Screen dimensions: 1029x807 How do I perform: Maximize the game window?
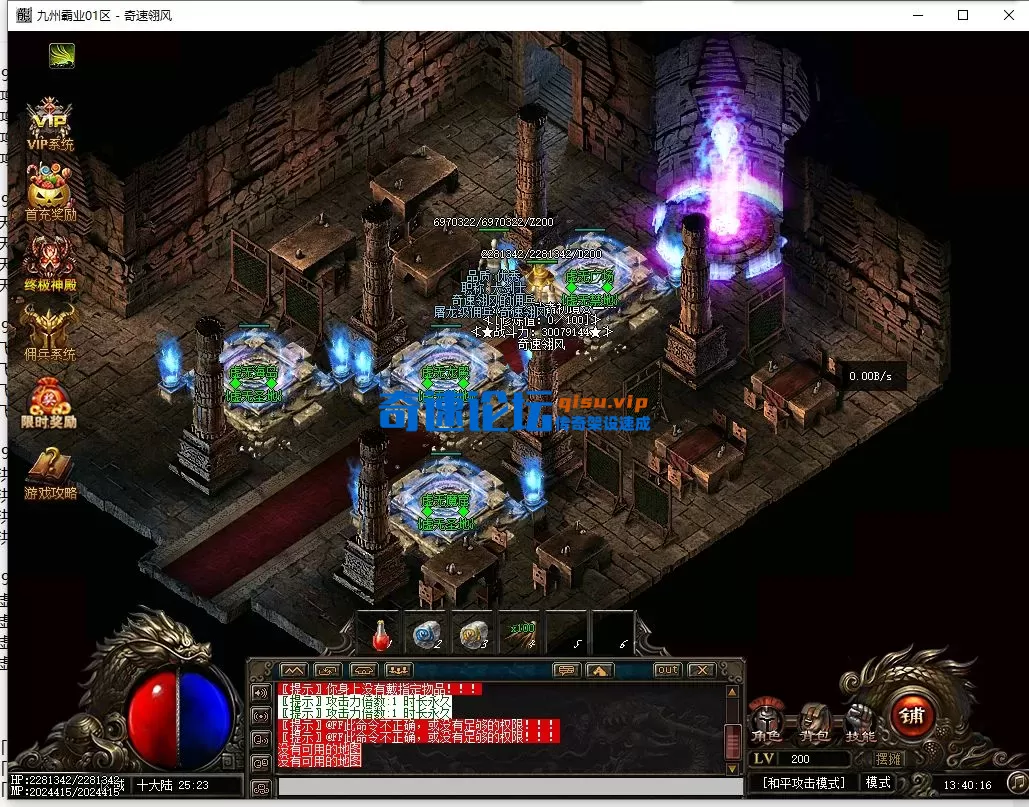coord(963,15)
